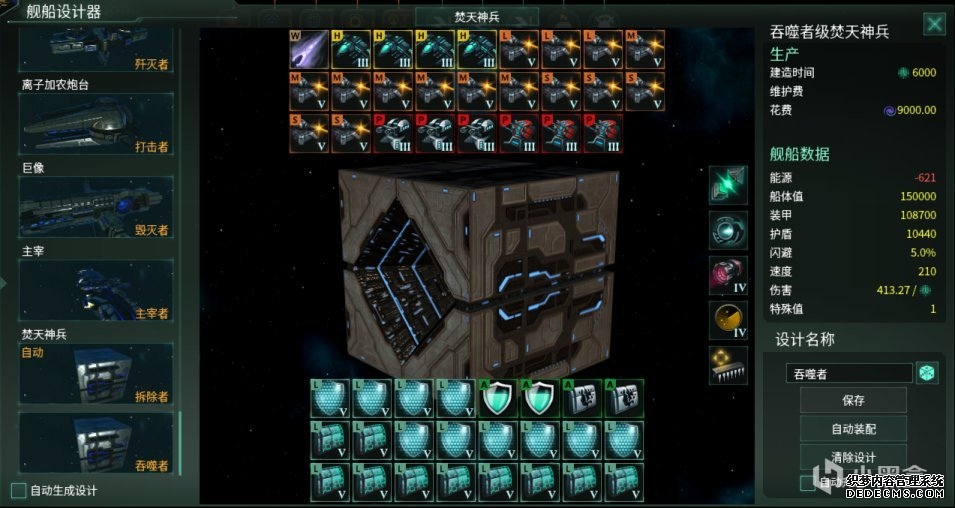Toggle the 自动生成设计 checkbox
955x508 pixels.
click(18, 490)
